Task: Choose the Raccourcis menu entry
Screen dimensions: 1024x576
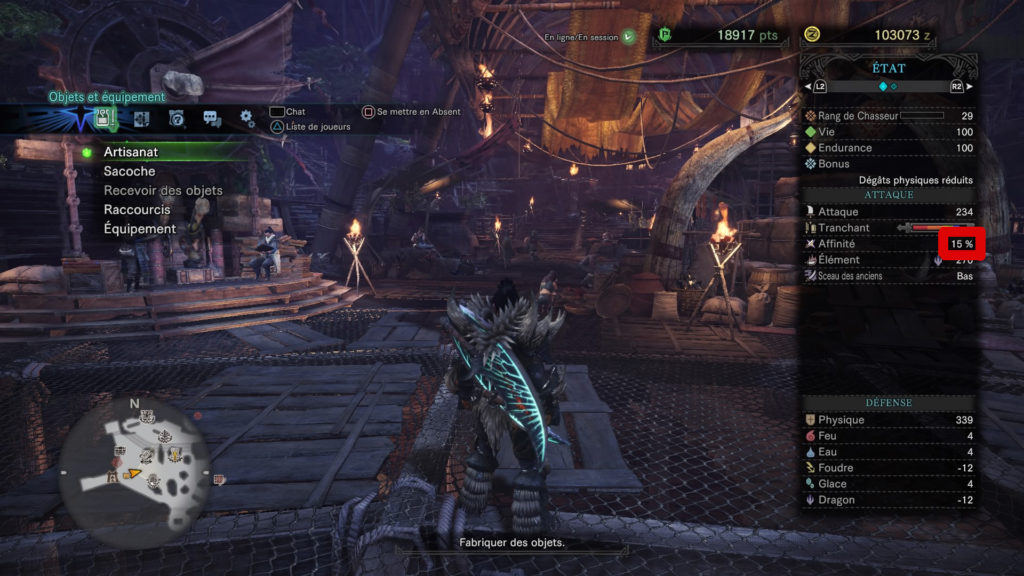Action: click(x=137, y=210)
